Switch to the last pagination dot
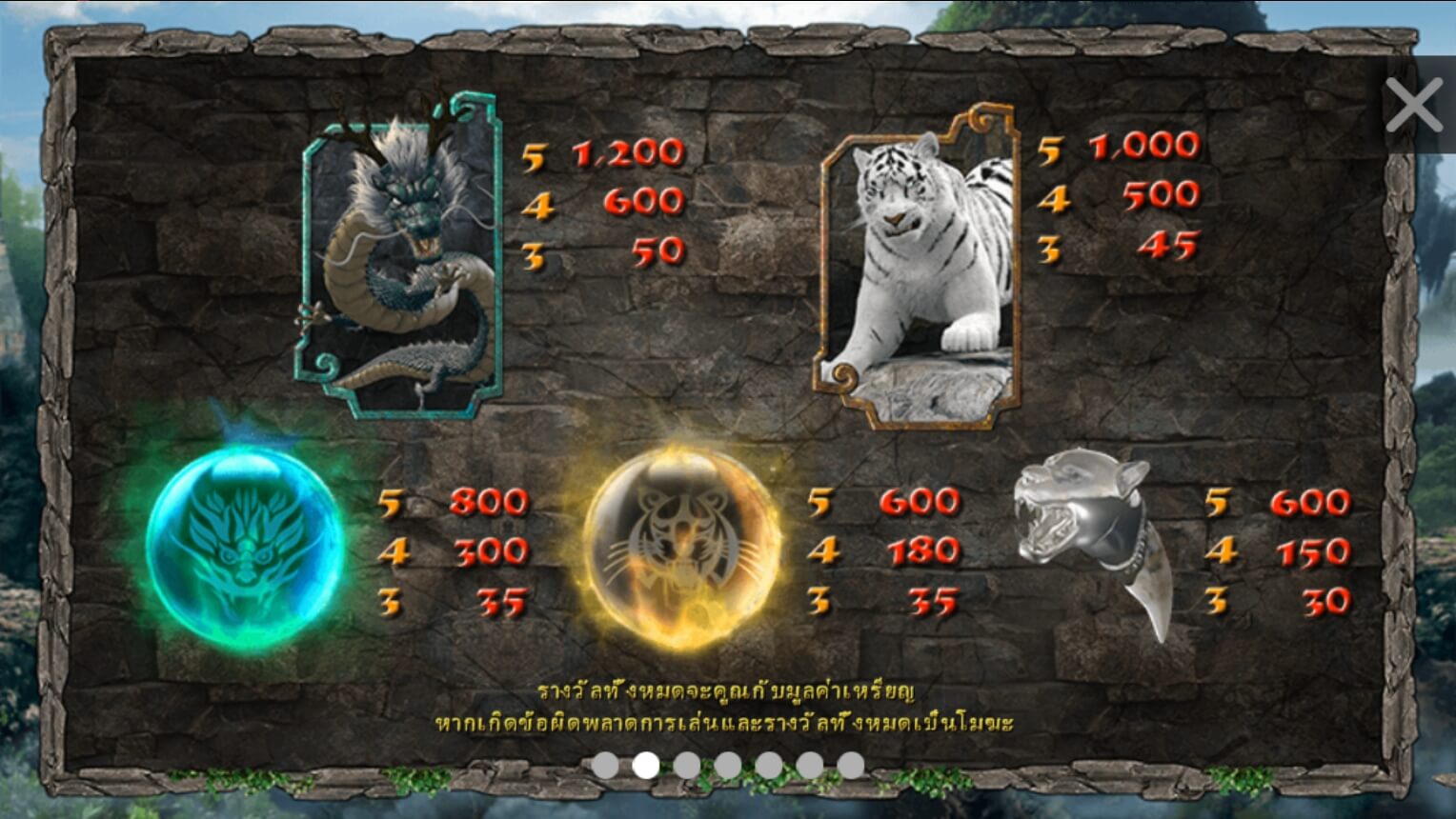This screenshot has height=819, width=1456. (x=850, y=763)
